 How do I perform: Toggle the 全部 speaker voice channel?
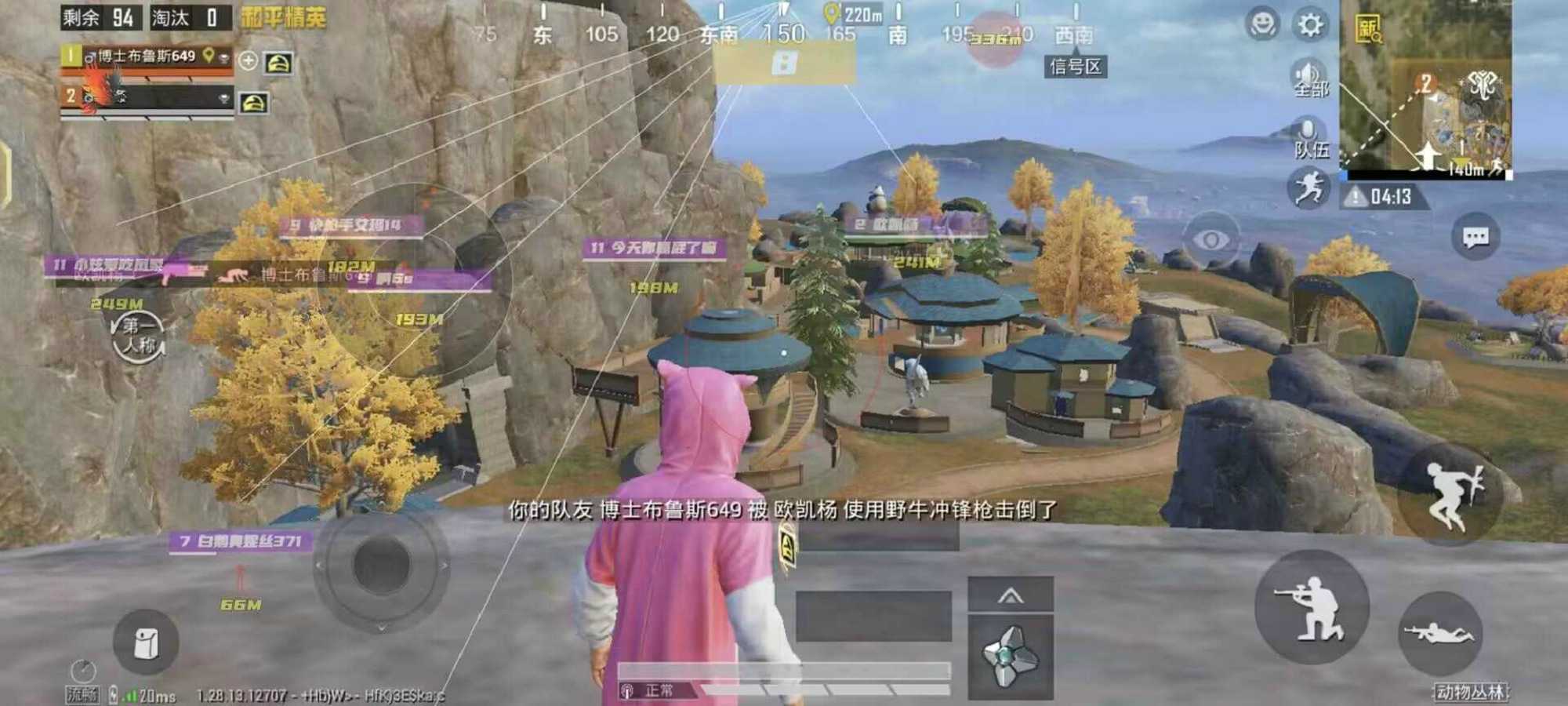(x=1308, y=77)
